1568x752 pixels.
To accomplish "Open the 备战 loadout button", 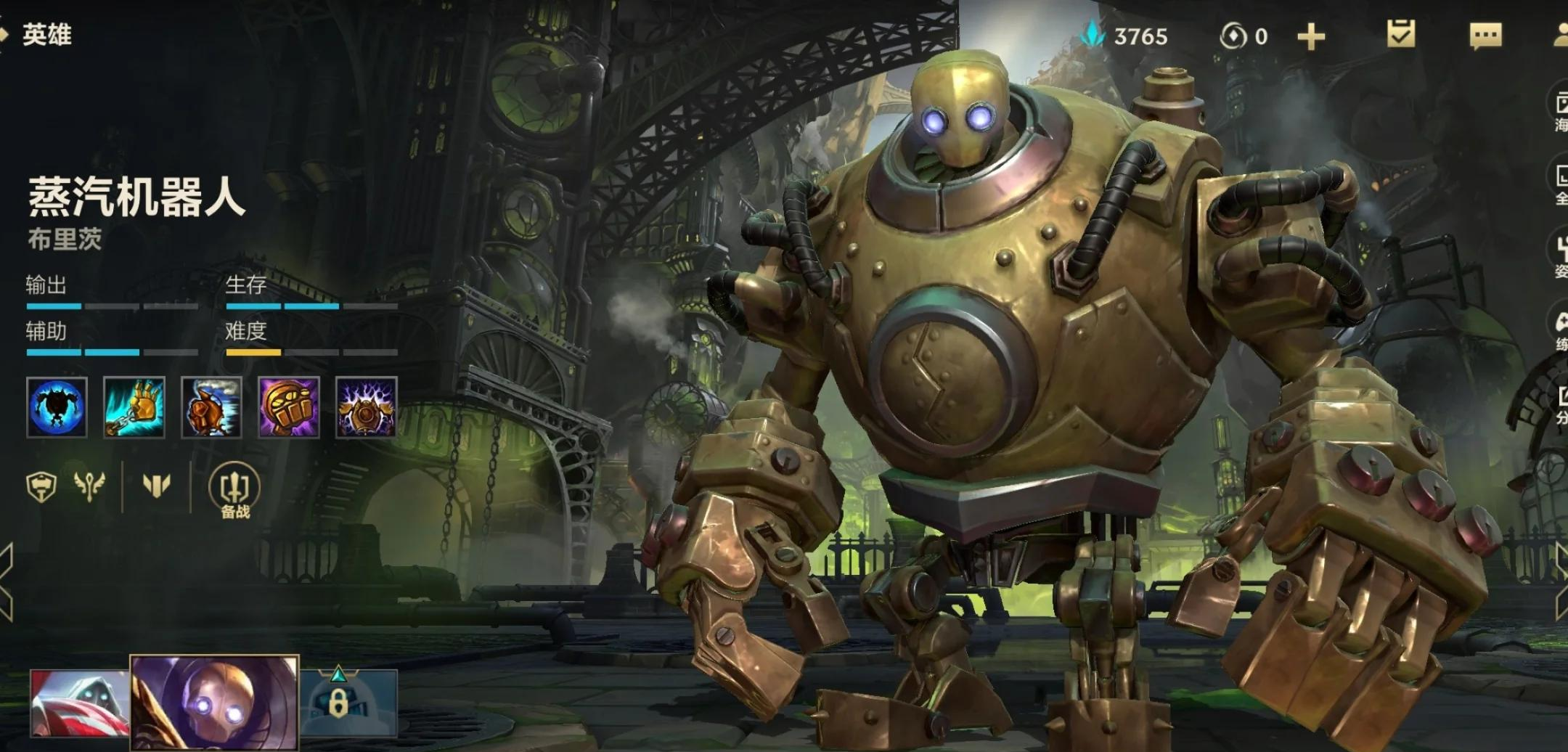I will click(x=234, y=491).
